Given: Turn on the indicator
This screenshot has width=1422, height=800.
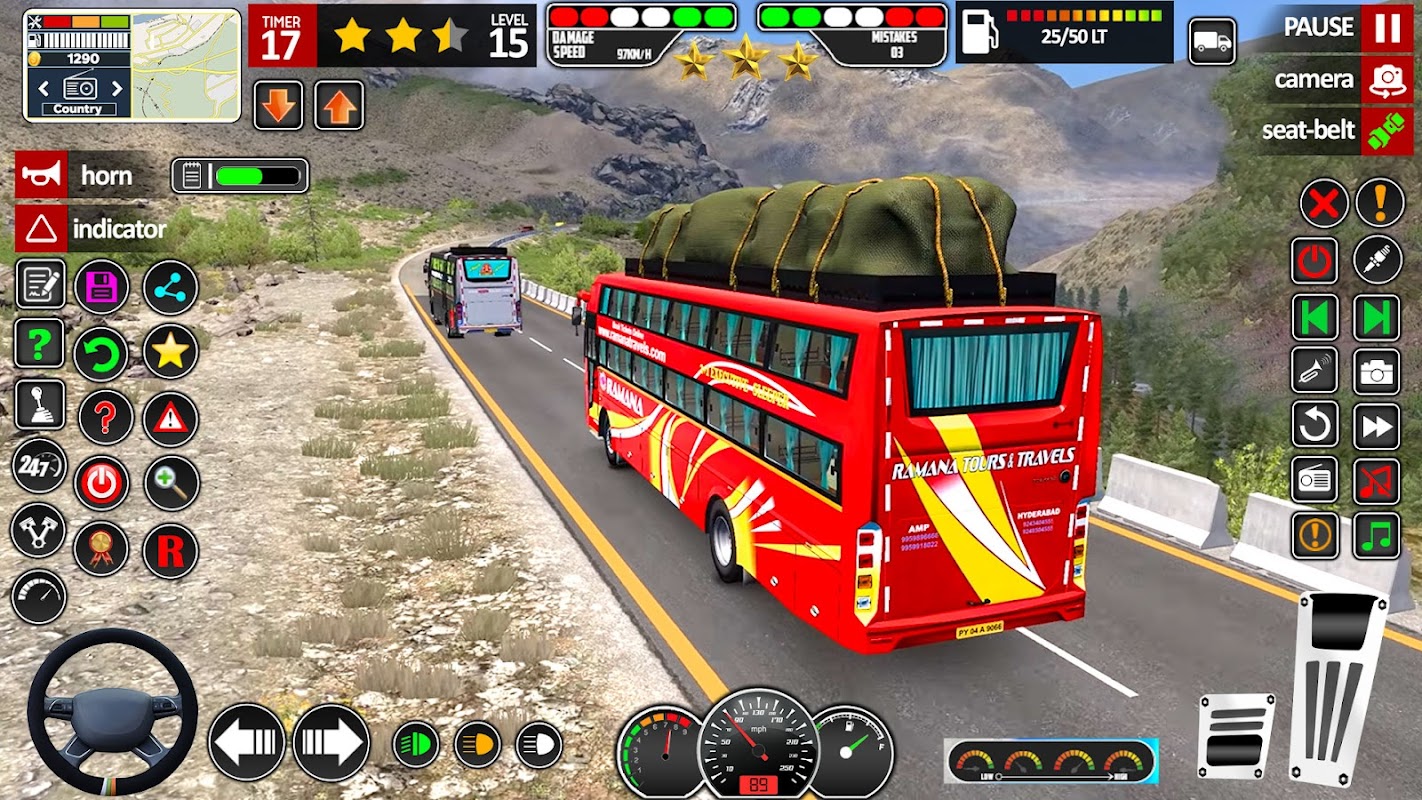Looking at the screenshot, I should (42, 229).
